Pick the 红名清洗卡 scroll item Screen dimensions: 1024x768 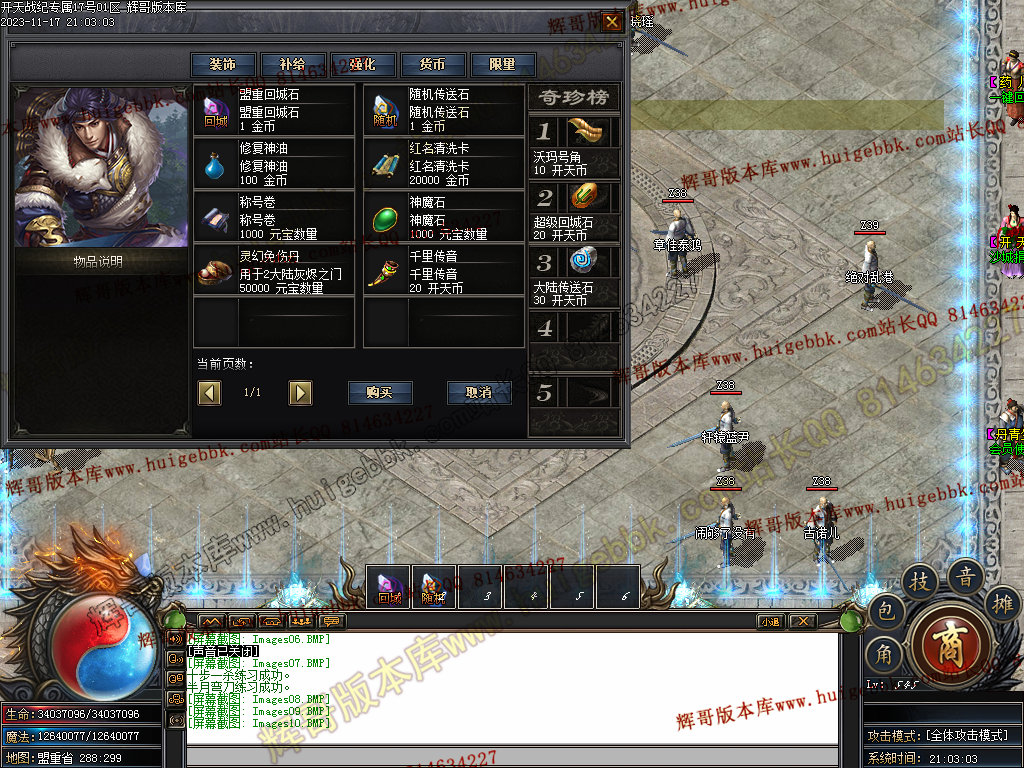444,164
